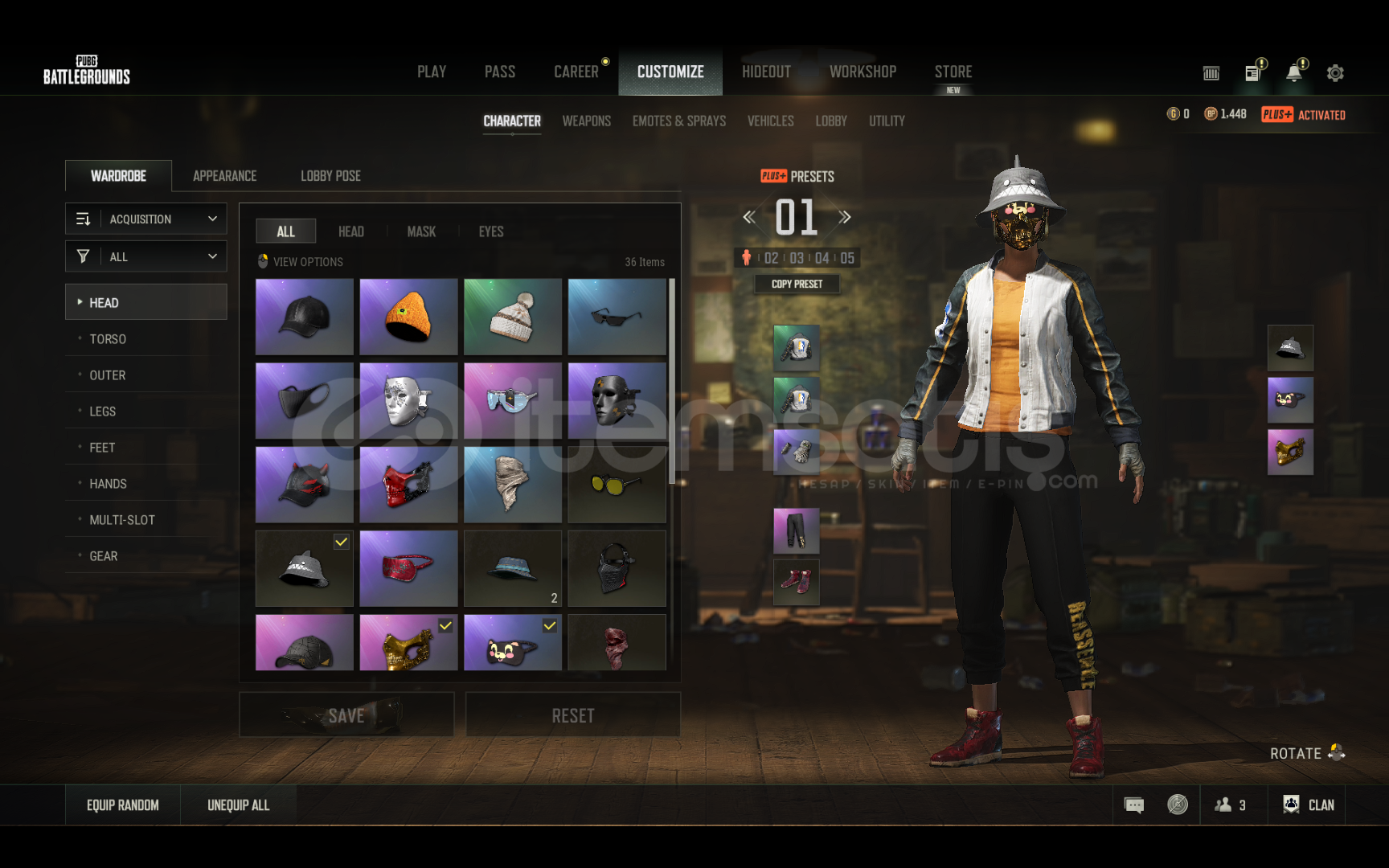Open the Play menu
The height and width of the screenshot is (868, 1389).
[x=432, y=72]
